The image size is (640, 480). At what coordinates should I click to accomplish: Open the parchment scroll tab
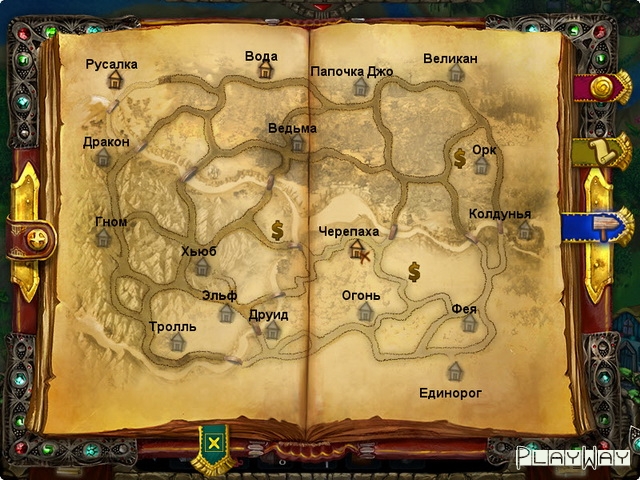pyautogui.click(x=604, y=152)
